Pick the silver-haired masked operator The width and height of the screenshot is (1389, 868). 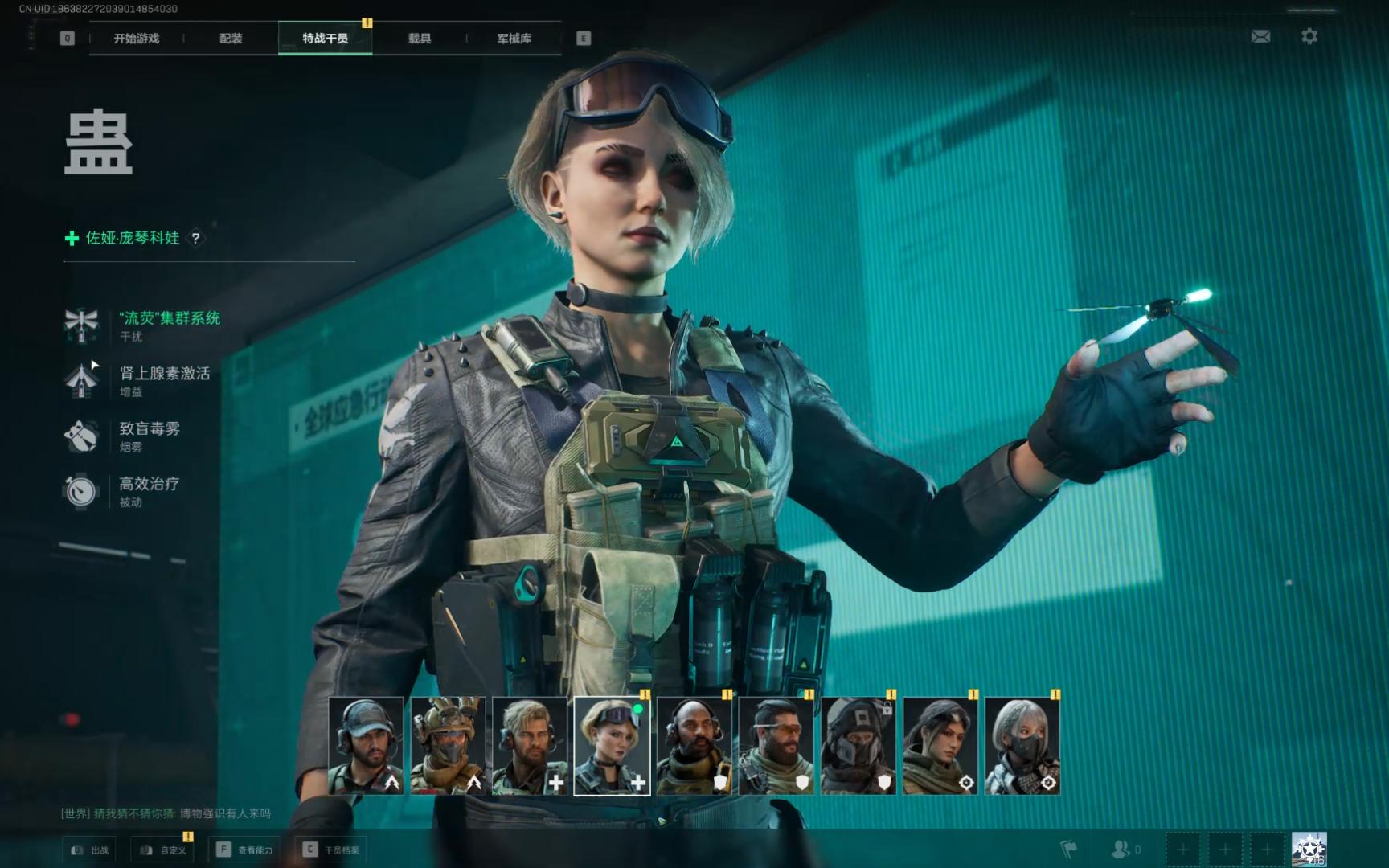1022,746
